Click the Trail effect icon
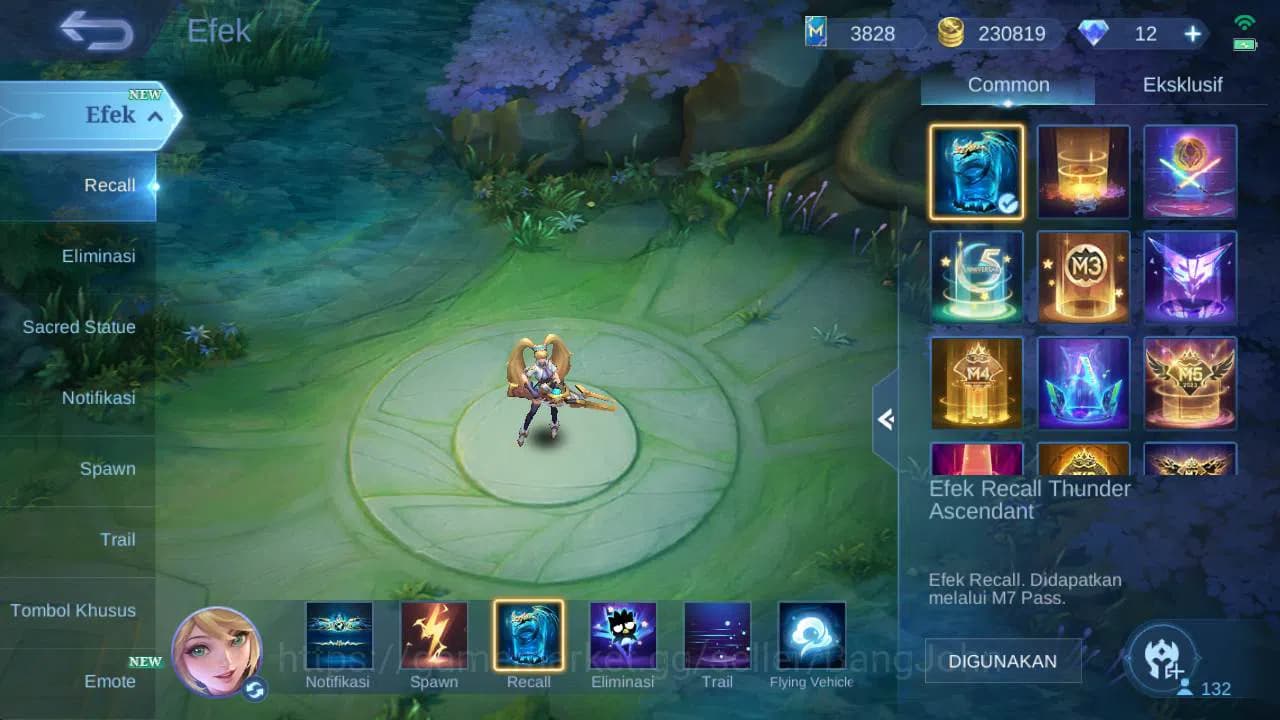Viewport: 1280px width, 720px height. click(716, 633)
